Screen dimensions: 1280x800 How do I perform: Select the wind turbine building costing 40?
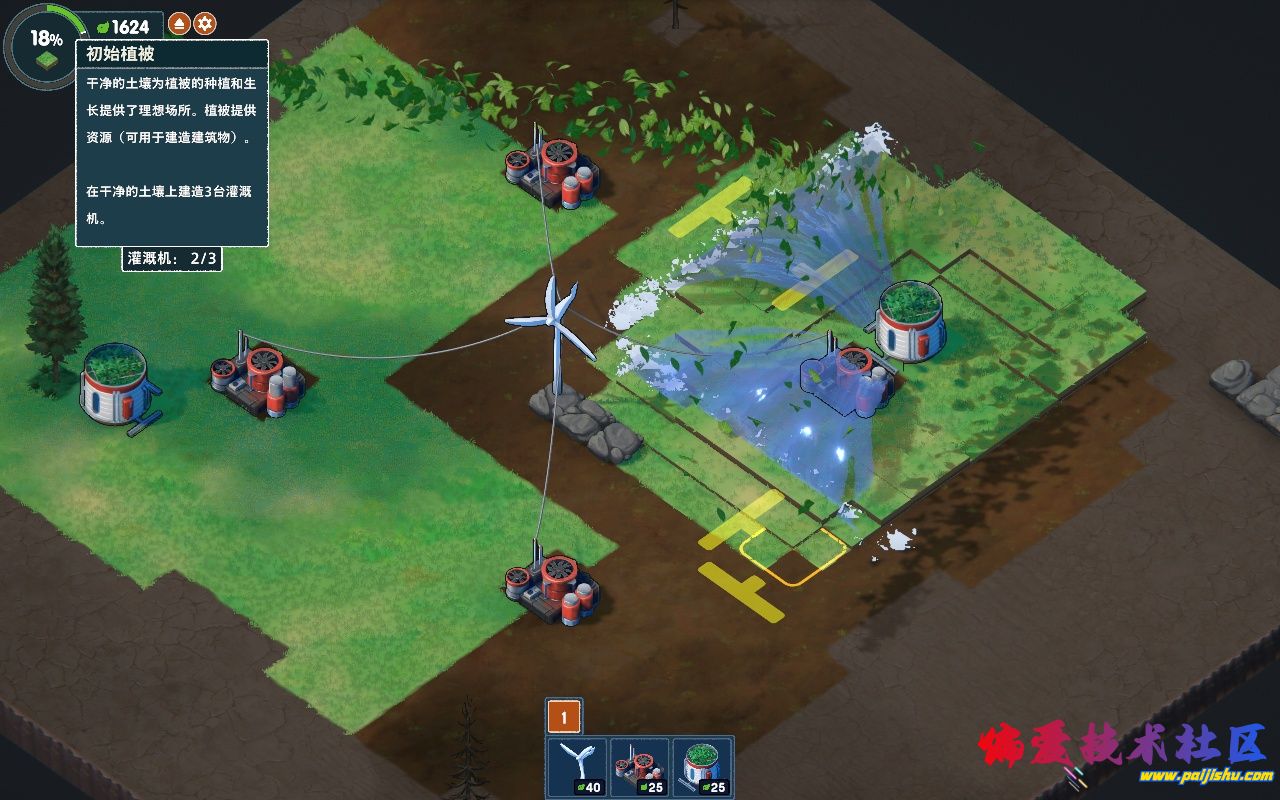click(x=578, y=768)
